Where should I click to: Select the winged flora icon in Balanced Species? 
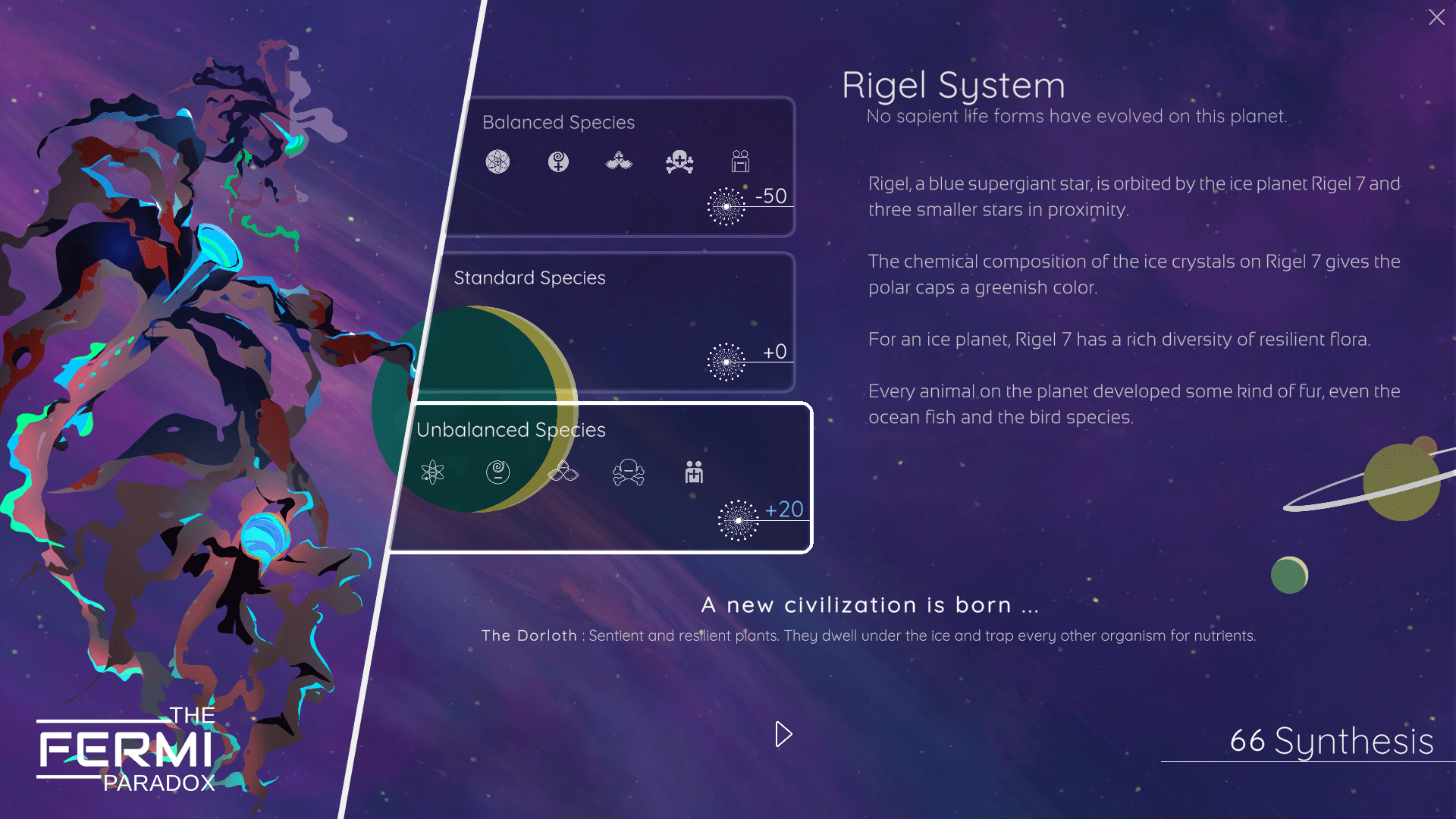pos(619,162)
